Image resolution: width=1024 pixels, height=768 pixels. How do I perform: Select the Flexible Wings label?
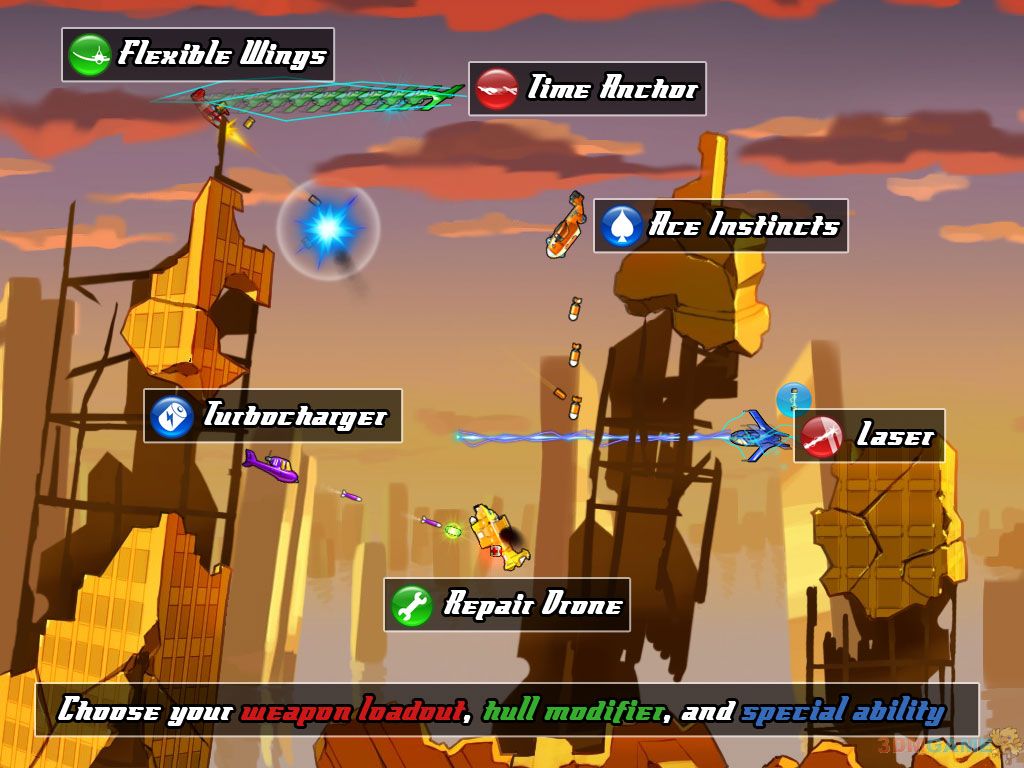tap(221, 54)
